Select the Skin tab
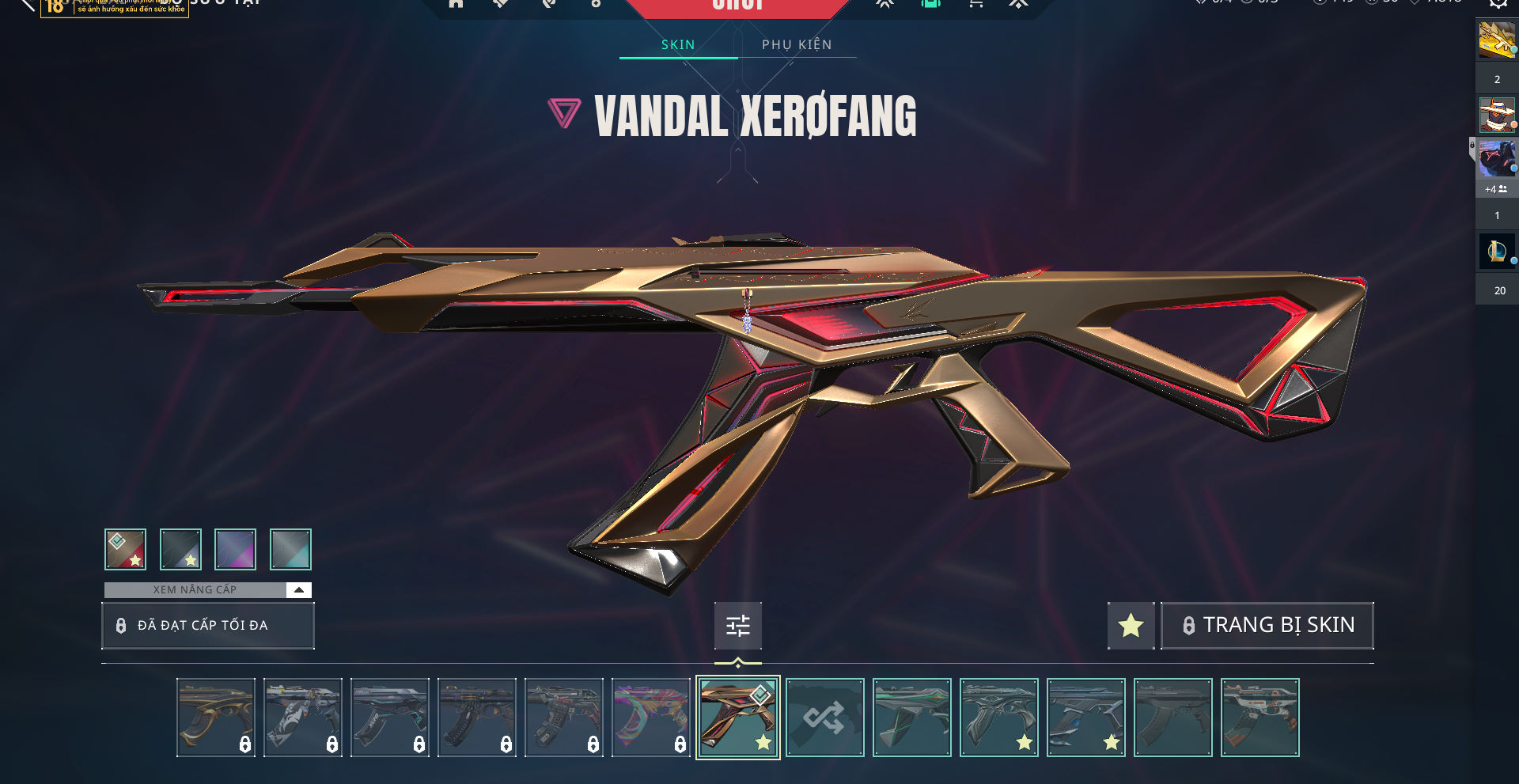Screen dimensions: 1519x784 tap(678, 45)
